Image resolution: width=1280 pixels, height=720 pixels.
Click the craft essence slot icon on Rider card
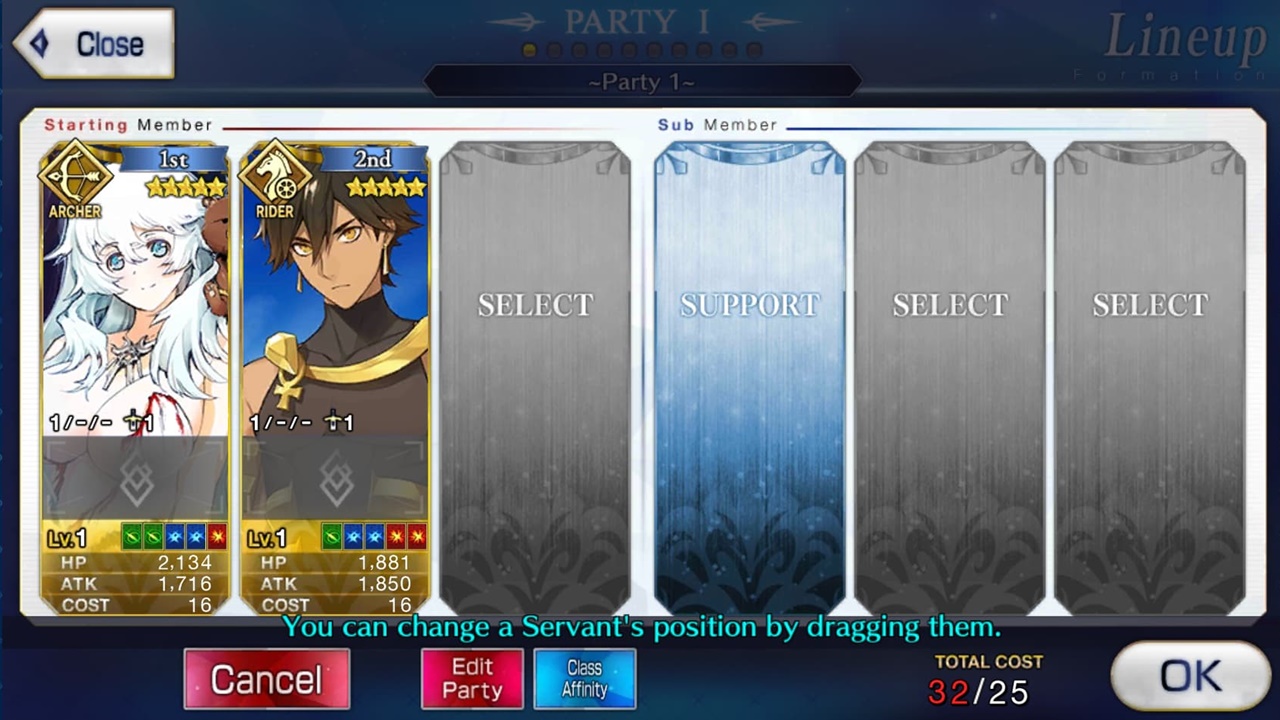(x=335, y=480)
